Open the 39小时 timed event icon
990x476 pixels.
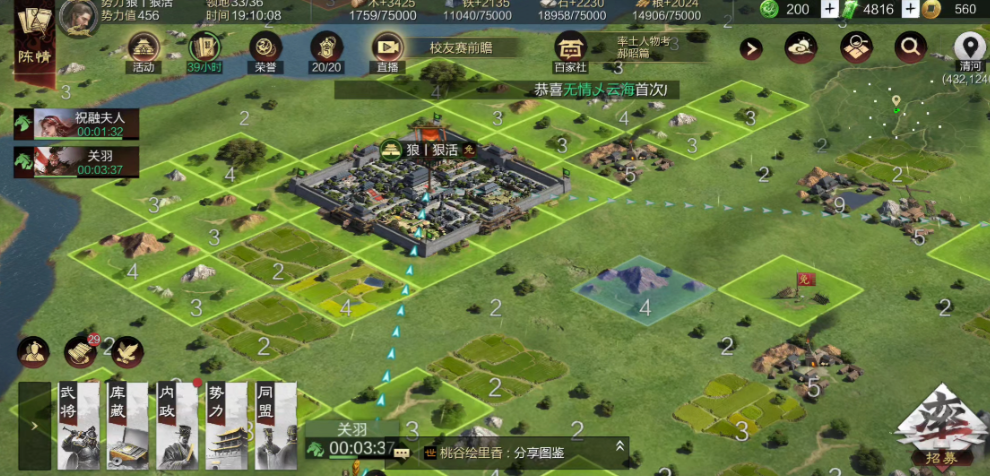click(x=204, y=50)
